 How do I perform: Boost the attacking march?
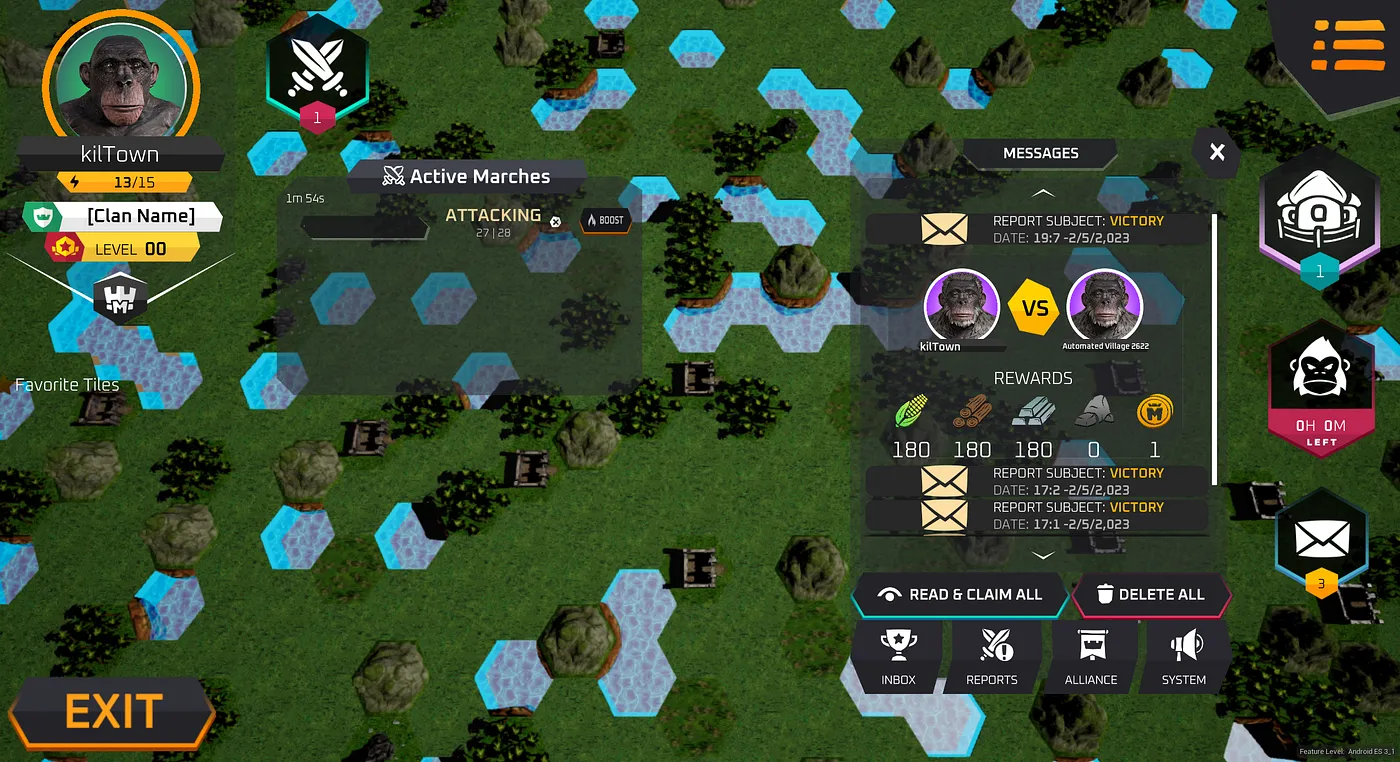606,219
